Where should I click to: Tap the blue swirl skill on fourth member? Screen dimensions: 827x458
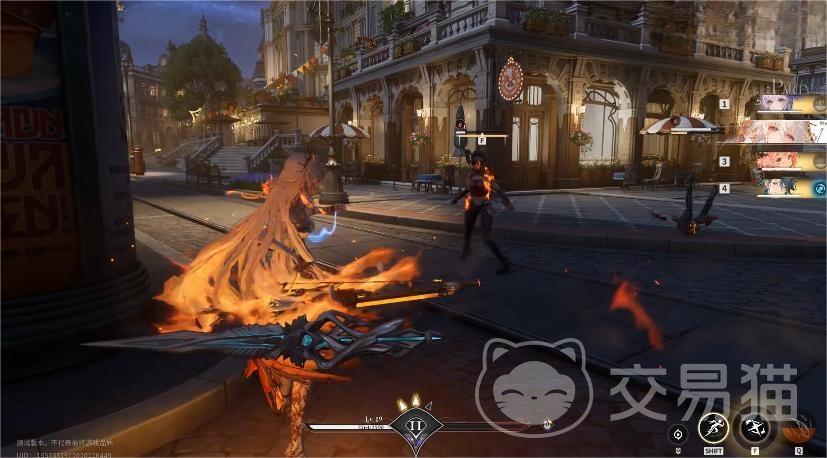[819, 188]
